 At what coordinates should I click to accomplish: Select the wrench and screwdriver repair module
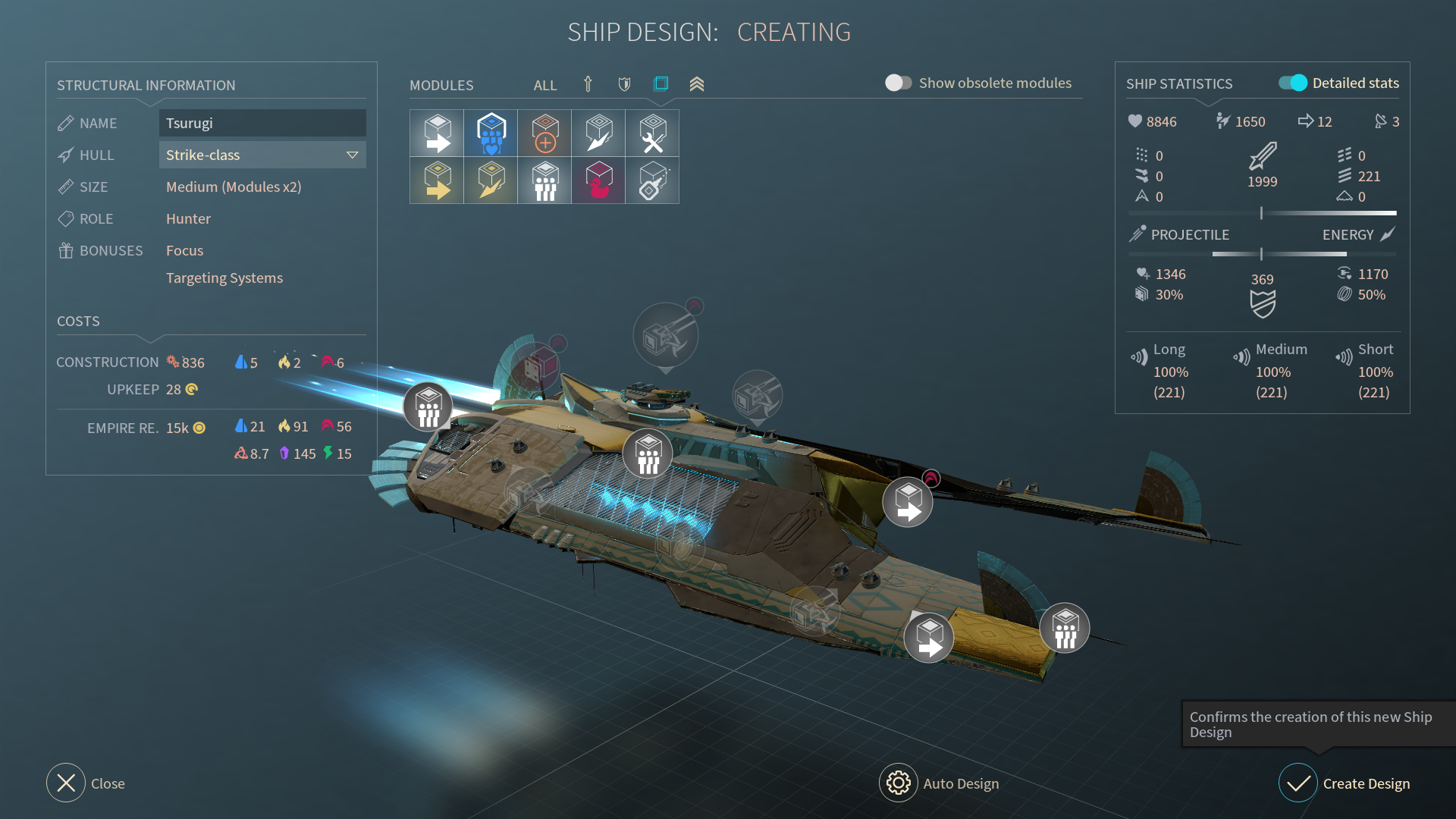652,133
